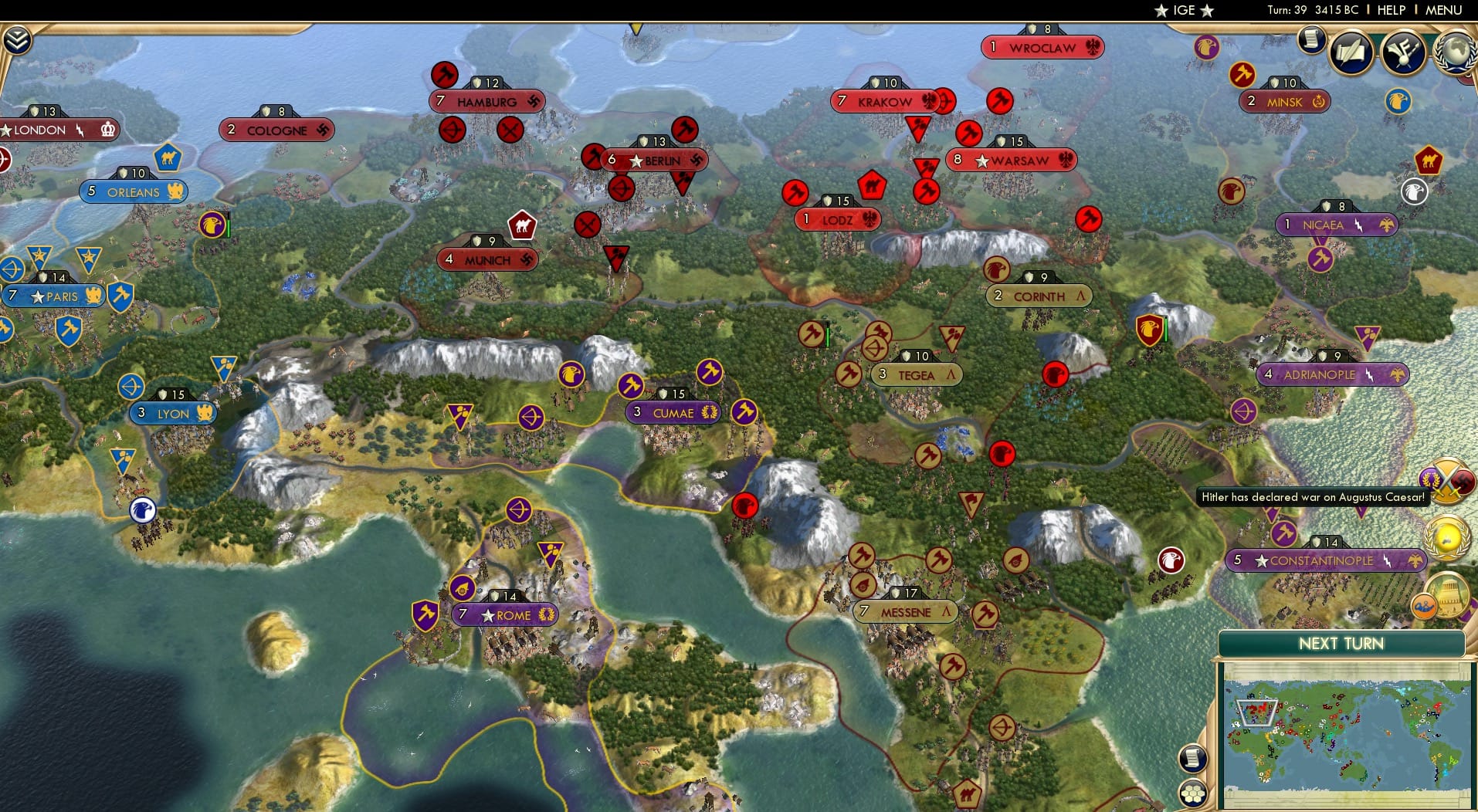This screenshot has width=1478, height=812.
Task: Open the IGE editor from the top bar
Action: click(1183, 10)
